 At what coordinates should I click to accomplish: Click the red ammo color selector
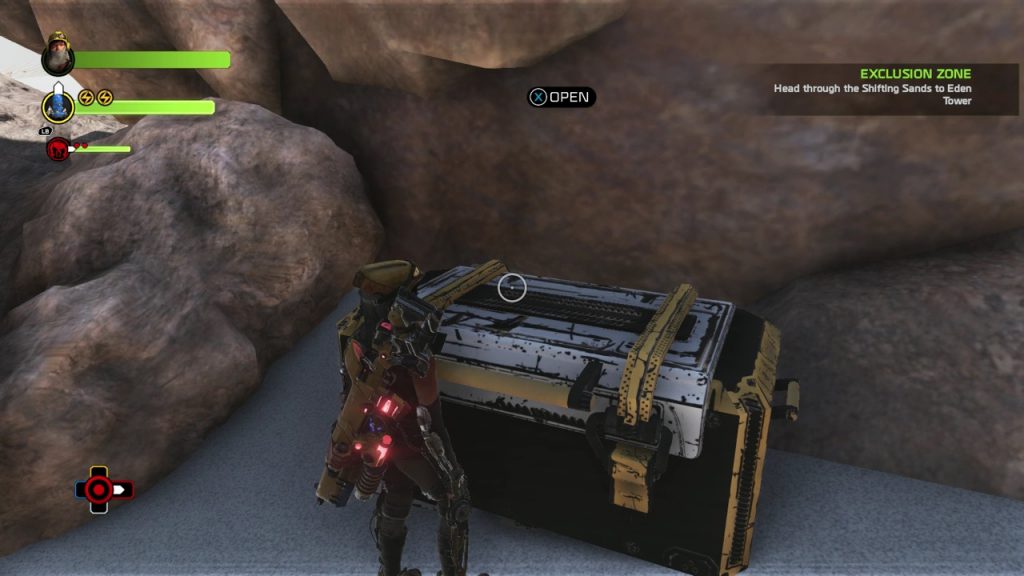coord(98,489)
